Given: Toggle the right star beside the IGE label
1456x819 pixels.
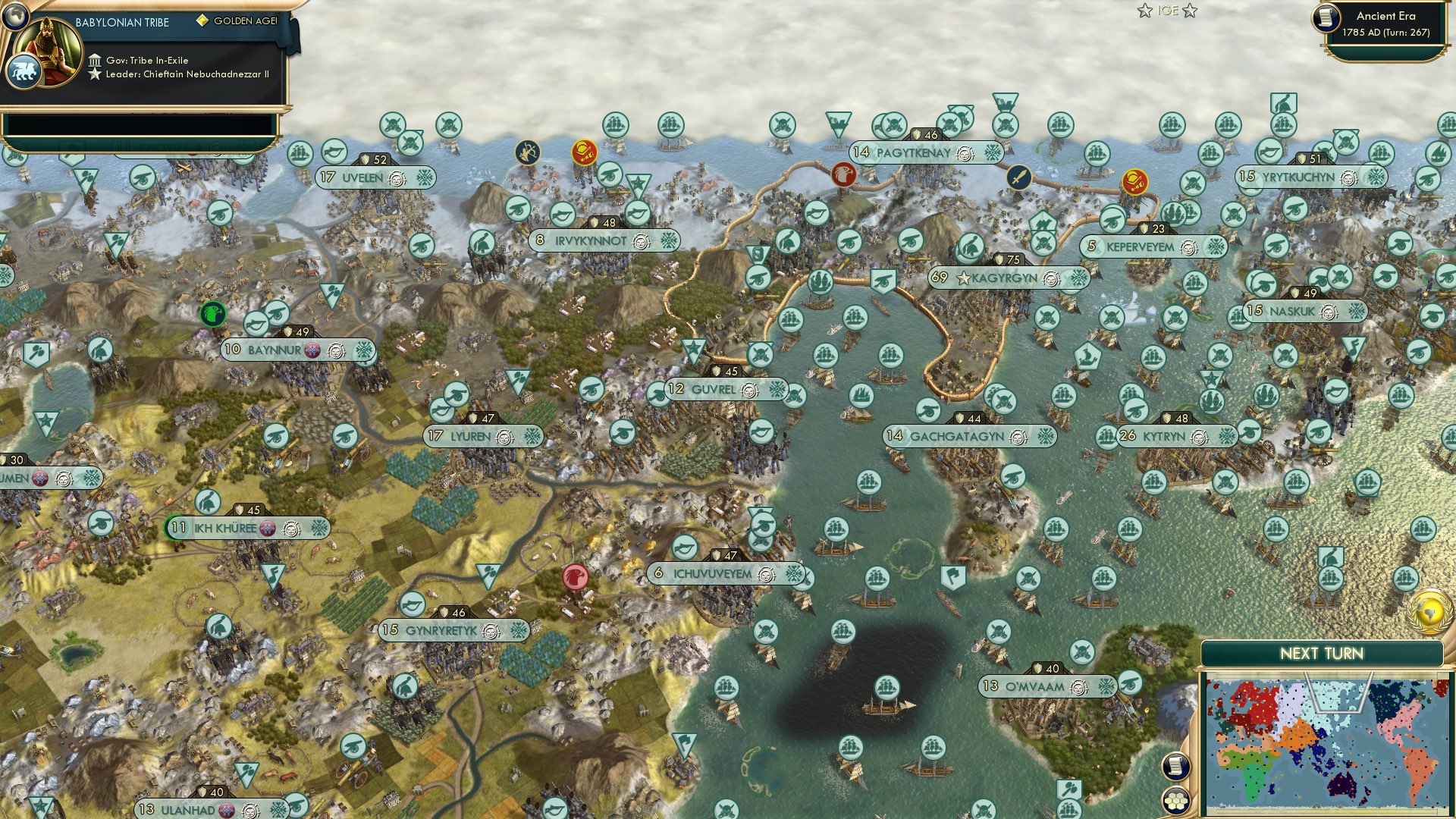Looking at the screenshot, I should 1191,11.
